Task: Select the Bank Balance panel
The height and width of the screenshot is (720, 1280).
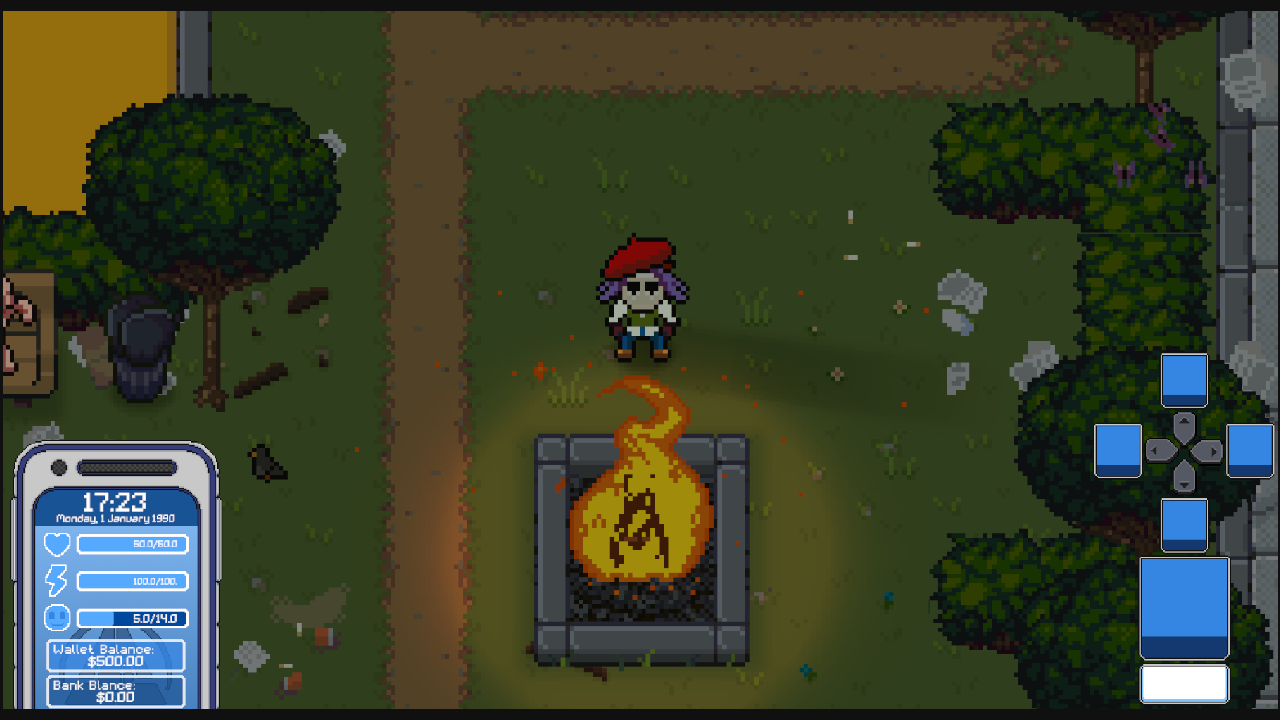Action: 114,691
